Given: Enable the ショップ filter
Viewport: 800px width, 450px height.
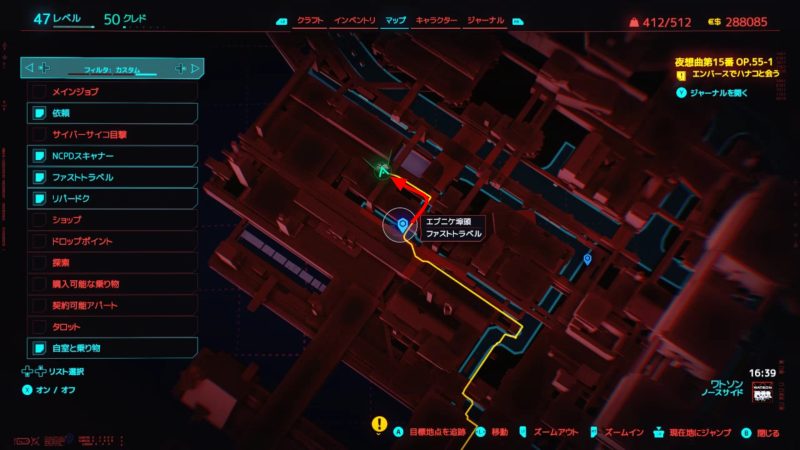Looking at the screenshot, I should coord(113,220).
